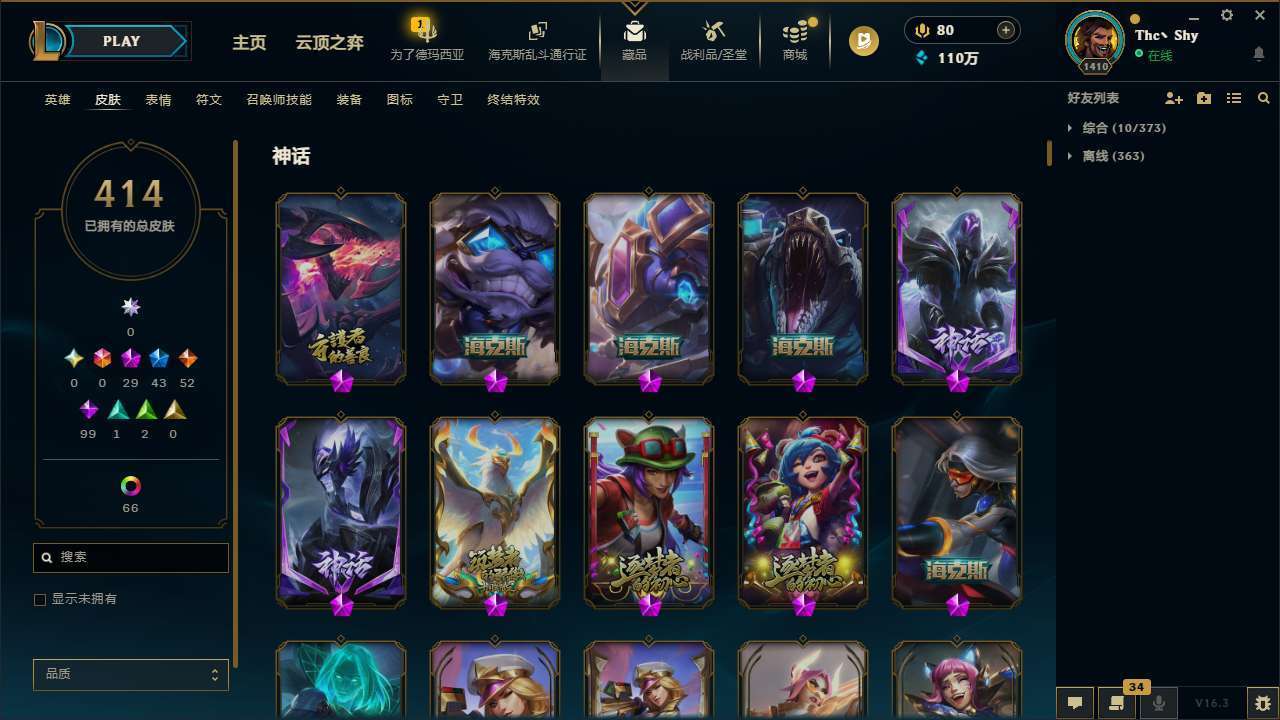Open messages via the chat bubble icon

point(1074,703)
